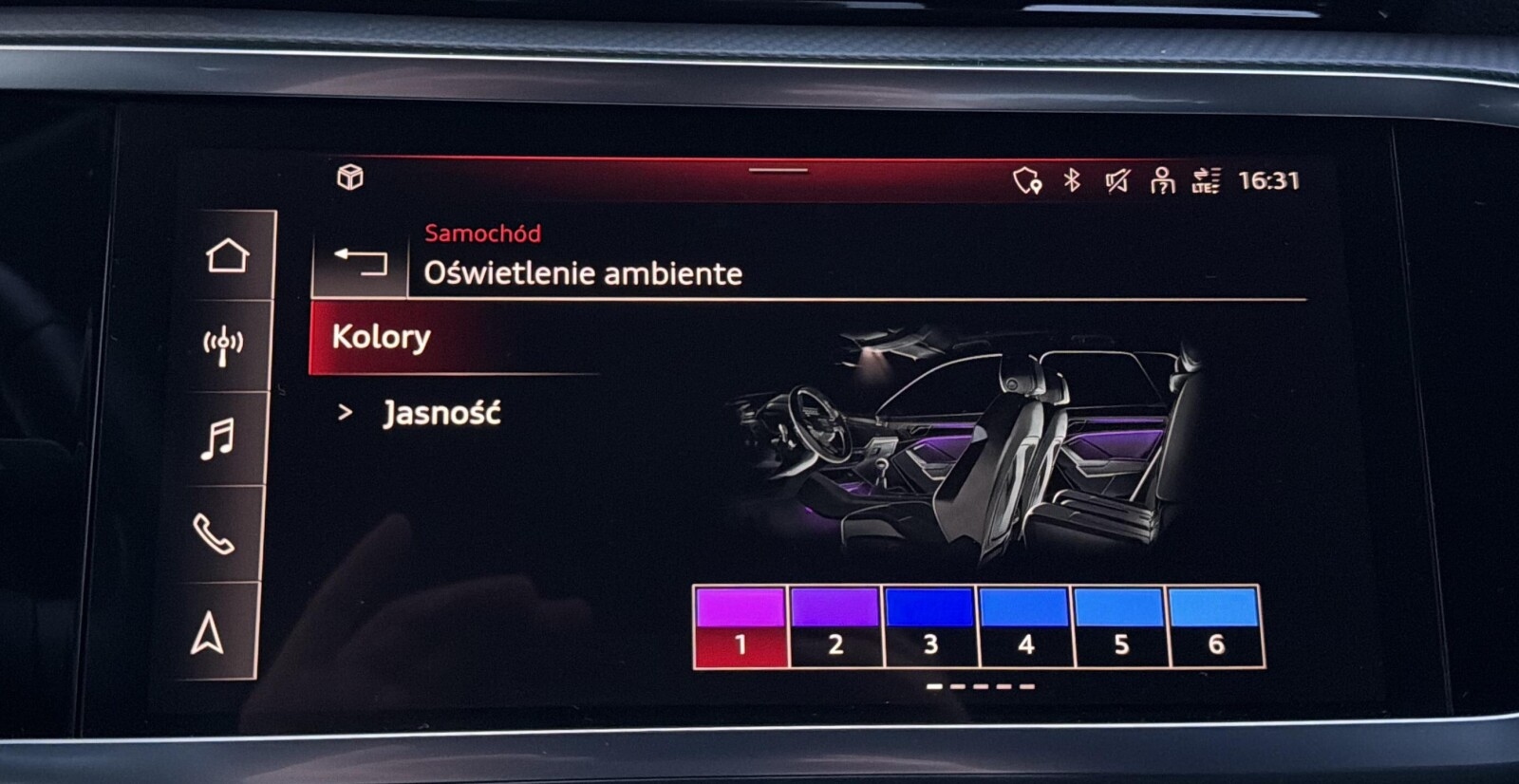Select the Kolory menu entry
The width and height of the screenshot is (1519, 784).
[x=380, y=337]
